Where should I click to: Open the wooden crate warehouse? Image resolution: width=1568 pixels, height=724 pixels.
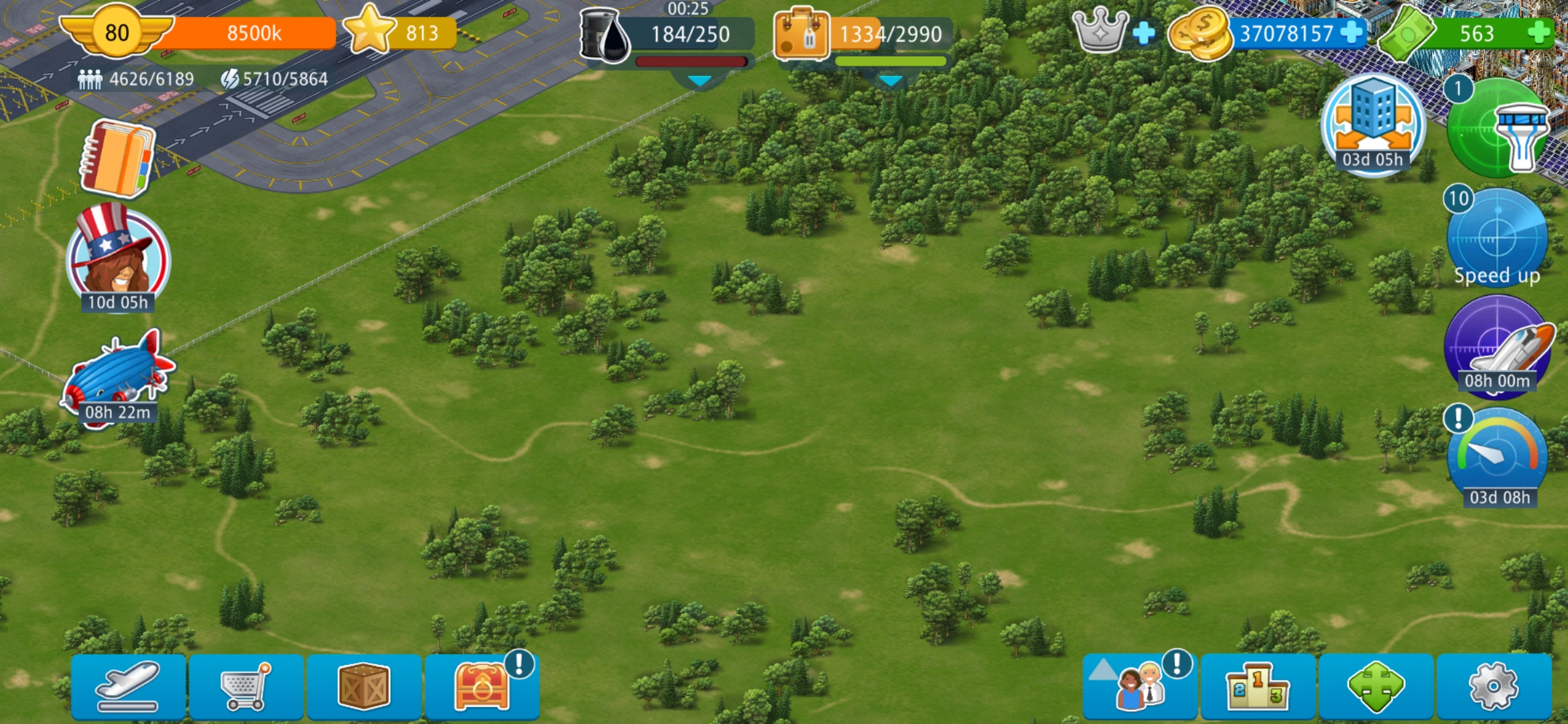[x=364, y=686]
